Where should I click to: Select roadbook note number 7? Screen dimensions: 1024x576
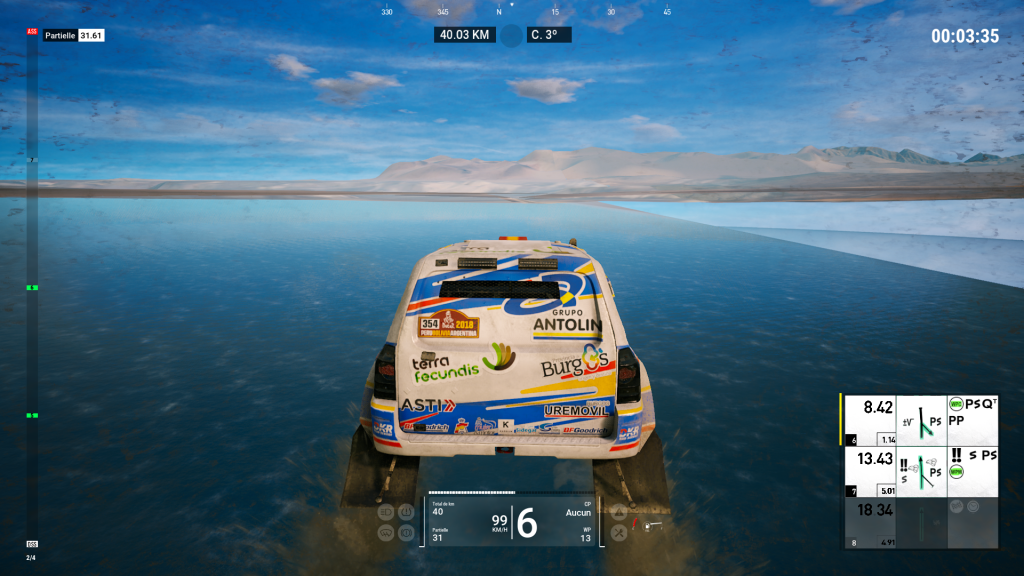[921, 472]
